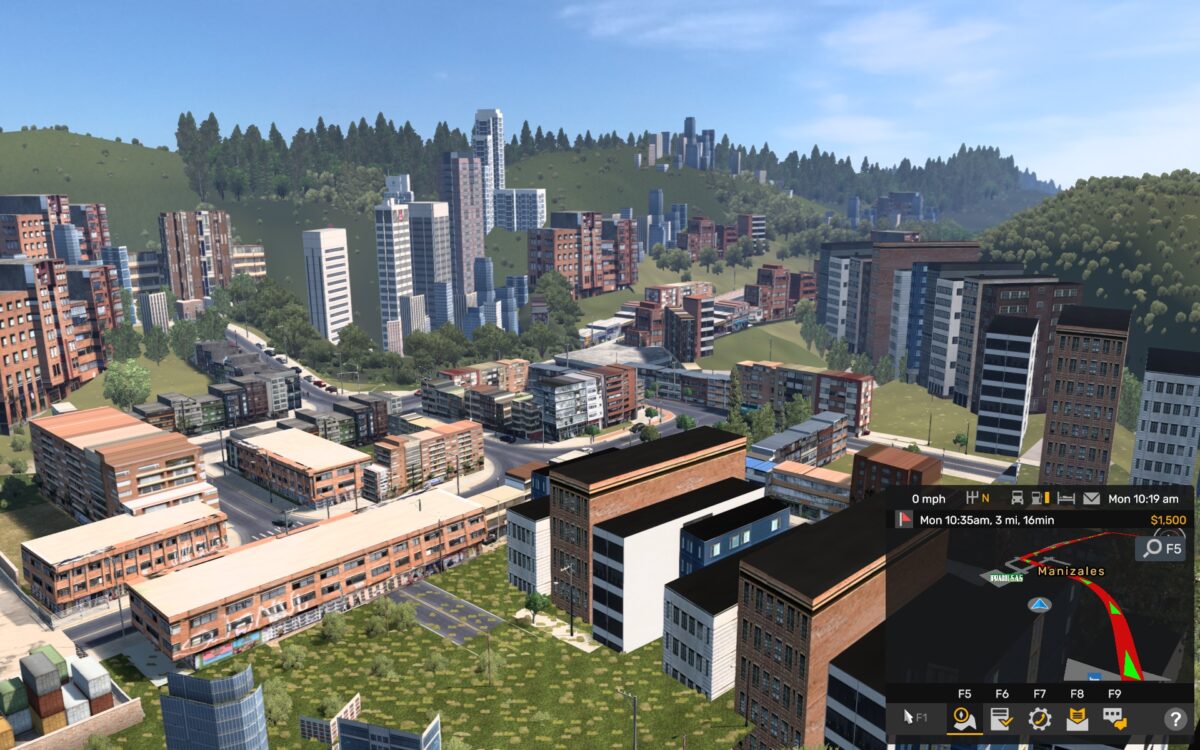Click the truck damage status icon
This screenshot has width=1200, height=750.
[1017, 498]
